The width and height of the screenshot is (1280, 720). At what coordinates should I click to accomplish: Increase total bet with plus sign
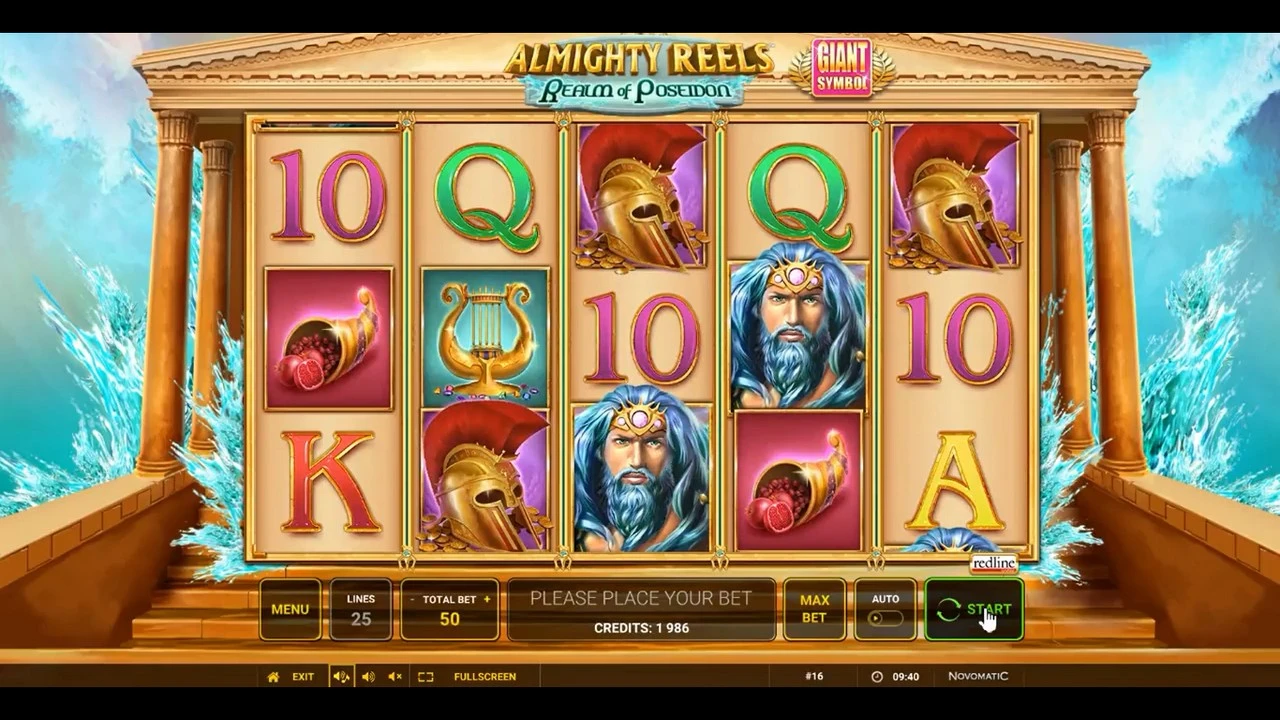[487, 599]
